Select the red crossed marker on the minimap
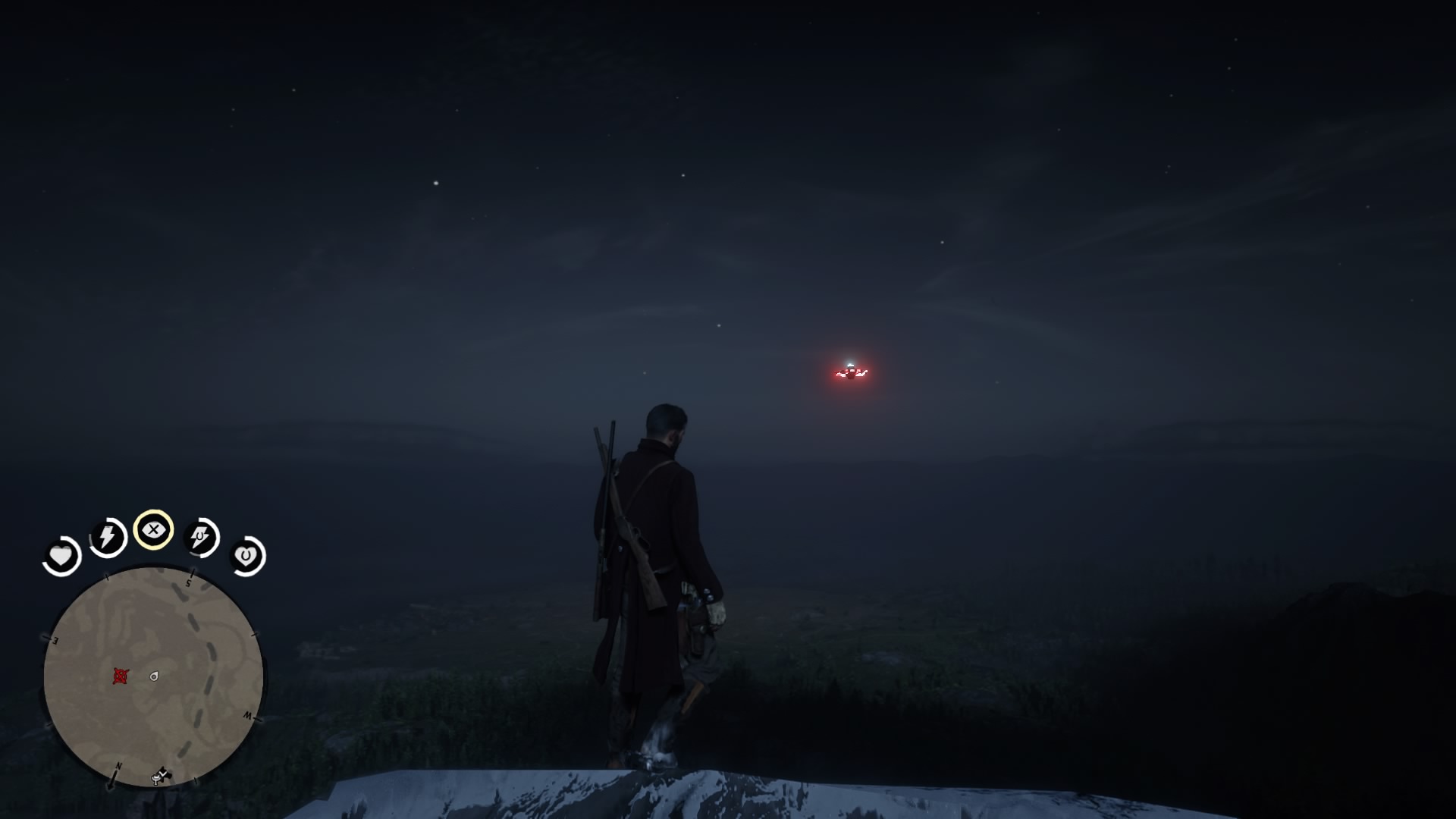Viewport: 1456px width, 819px height. pyautogui.click(x=120, y=676)
